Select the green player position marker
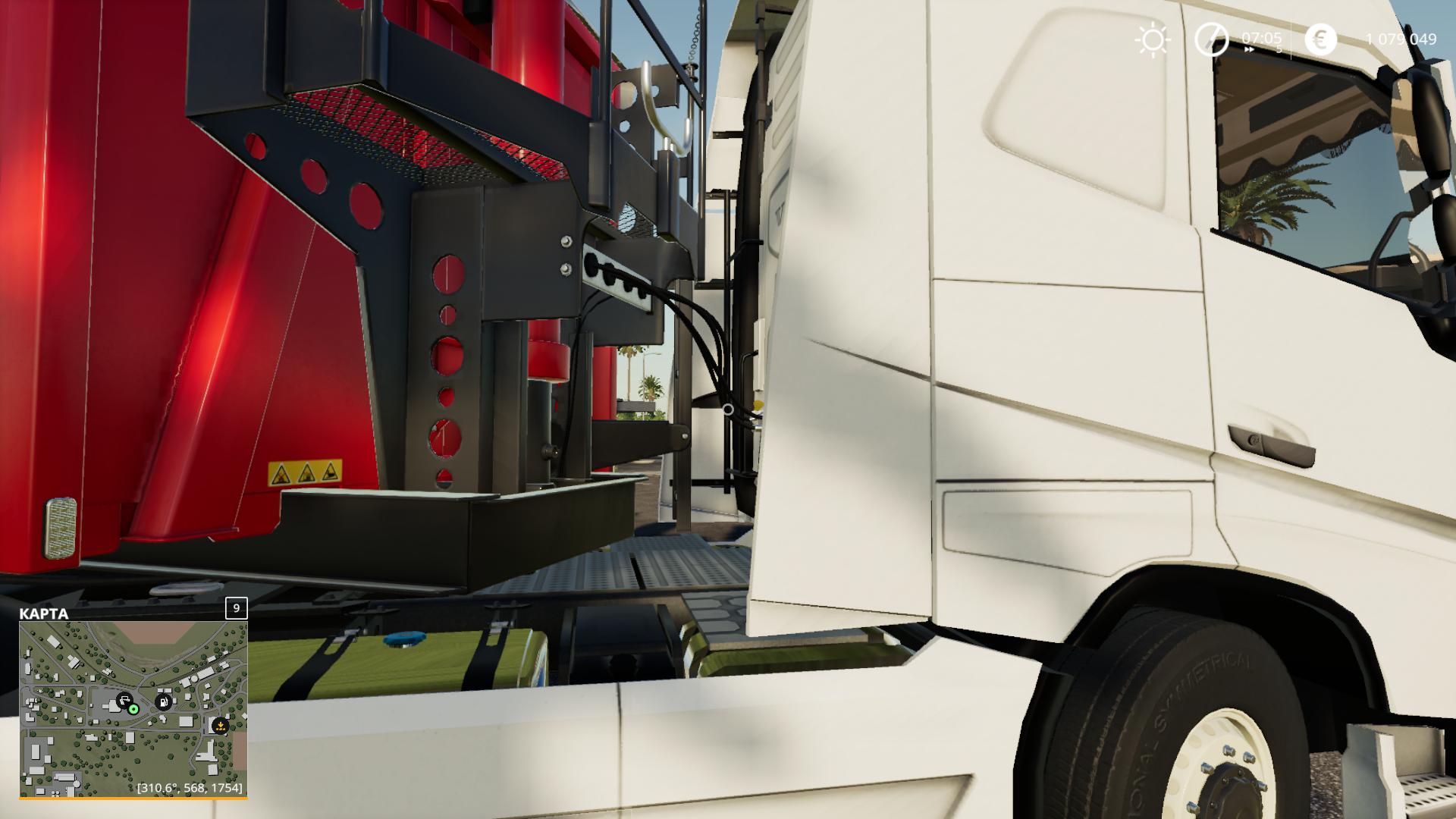1456x819 pixels. [x=134, y=709]
